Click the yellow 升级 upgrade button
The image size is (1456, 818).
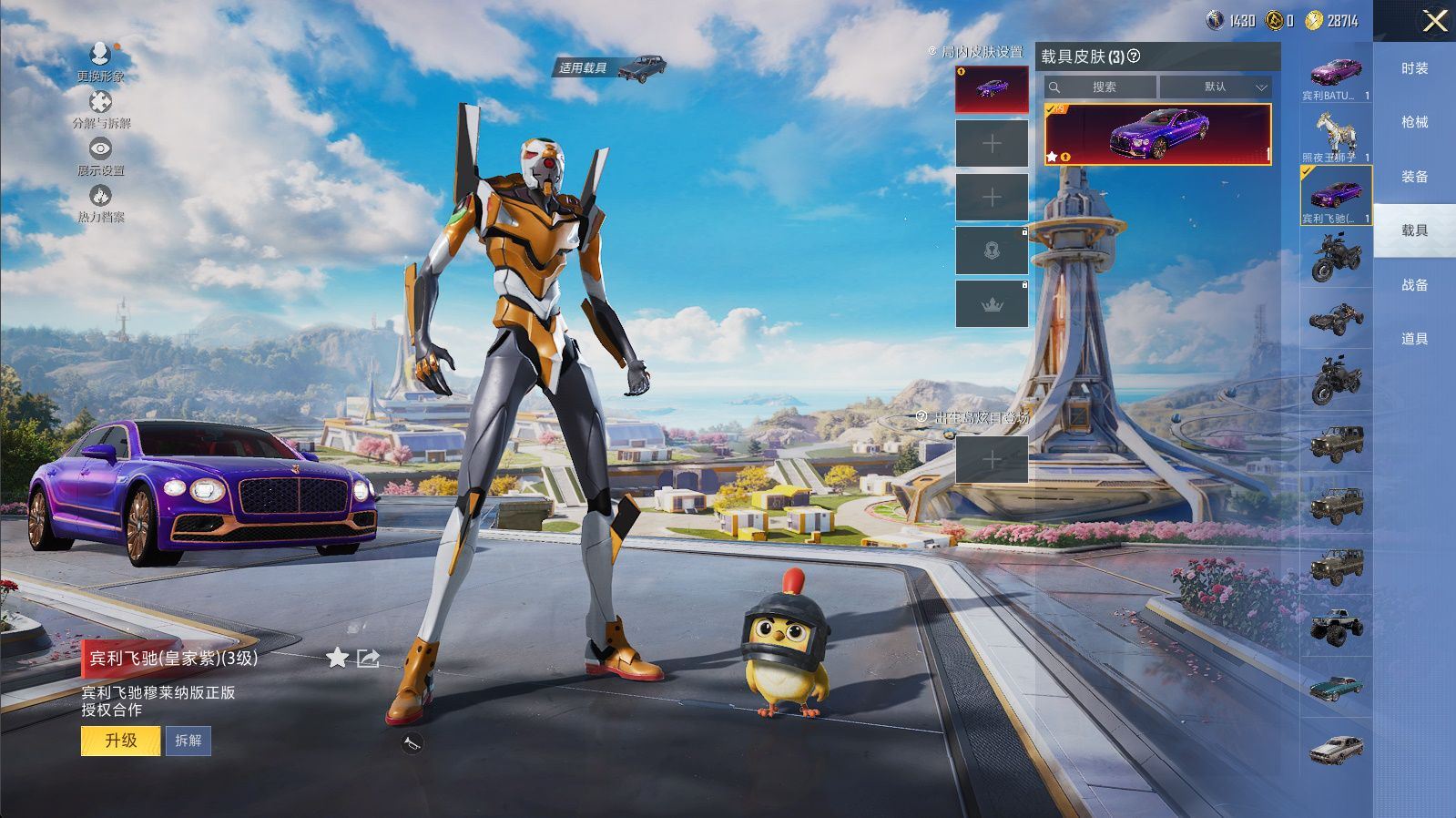pyautogui.click(x=121, y=741)
